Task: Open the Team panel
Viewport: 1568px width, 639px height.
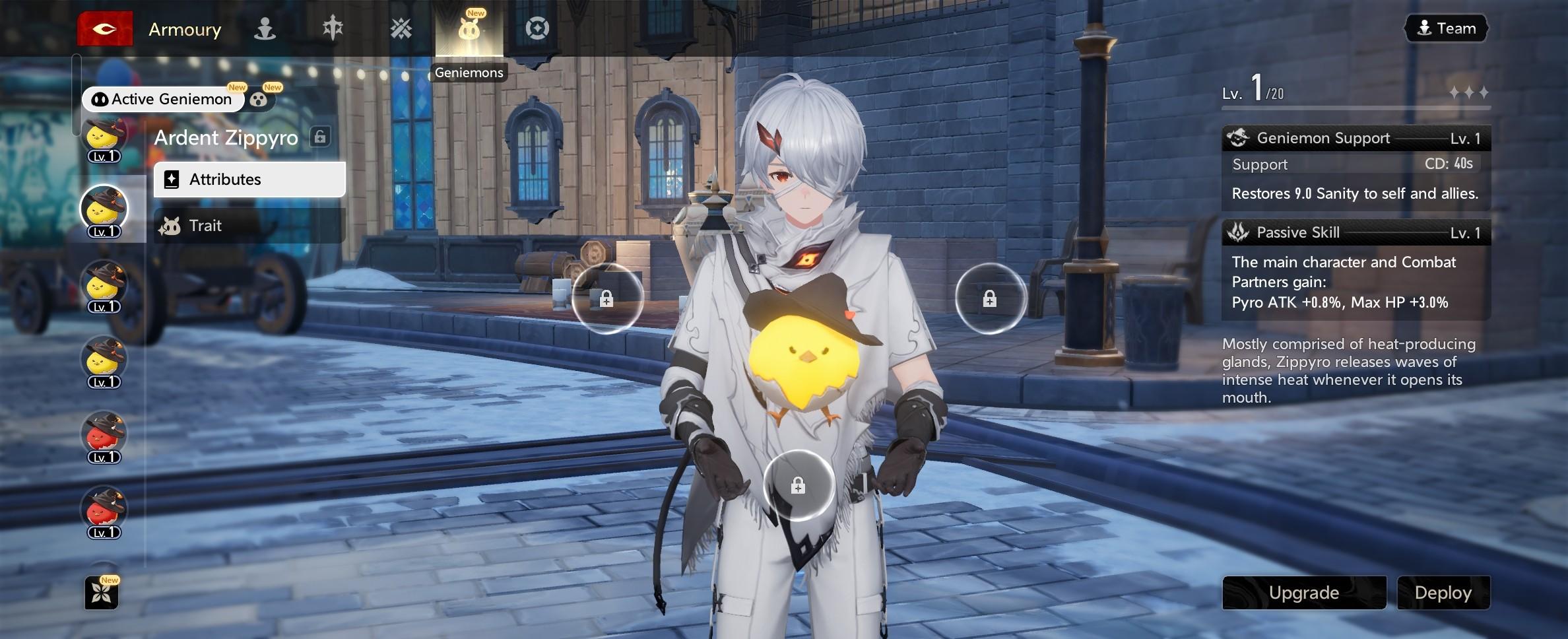Action: 1447,28
